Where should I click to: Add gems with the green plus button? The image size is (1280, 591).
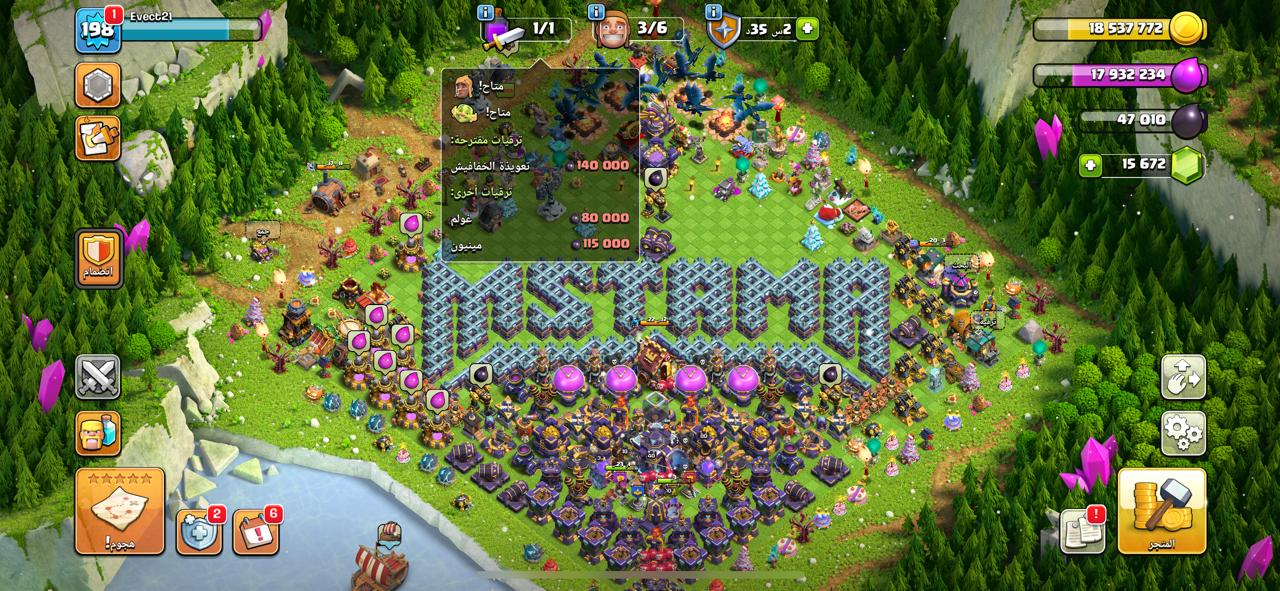[x=1092, y=165]
